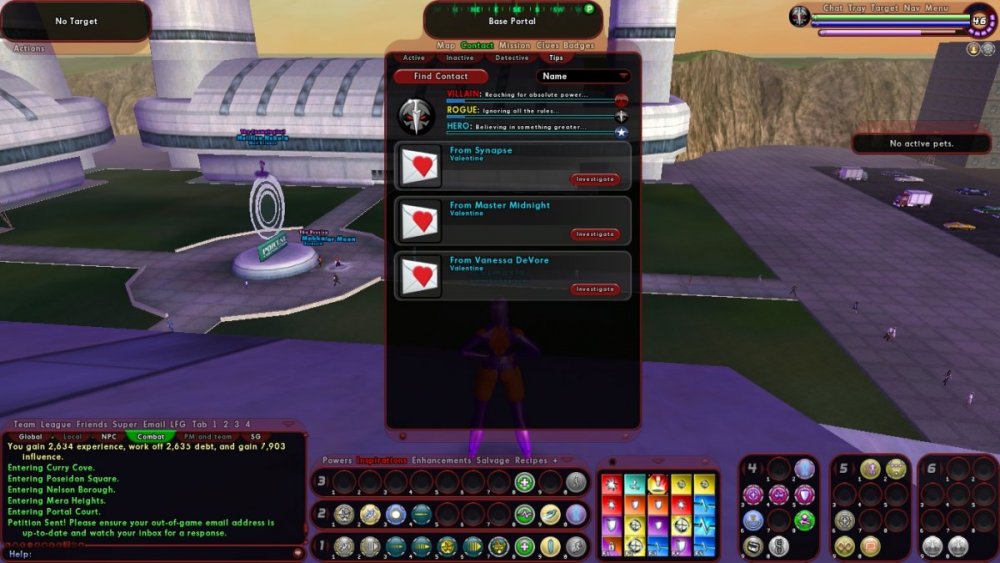Switch to the Active contacts tab
Image resolution: width=1000 pixels, height=563 pixels.
tap(413, 58)
